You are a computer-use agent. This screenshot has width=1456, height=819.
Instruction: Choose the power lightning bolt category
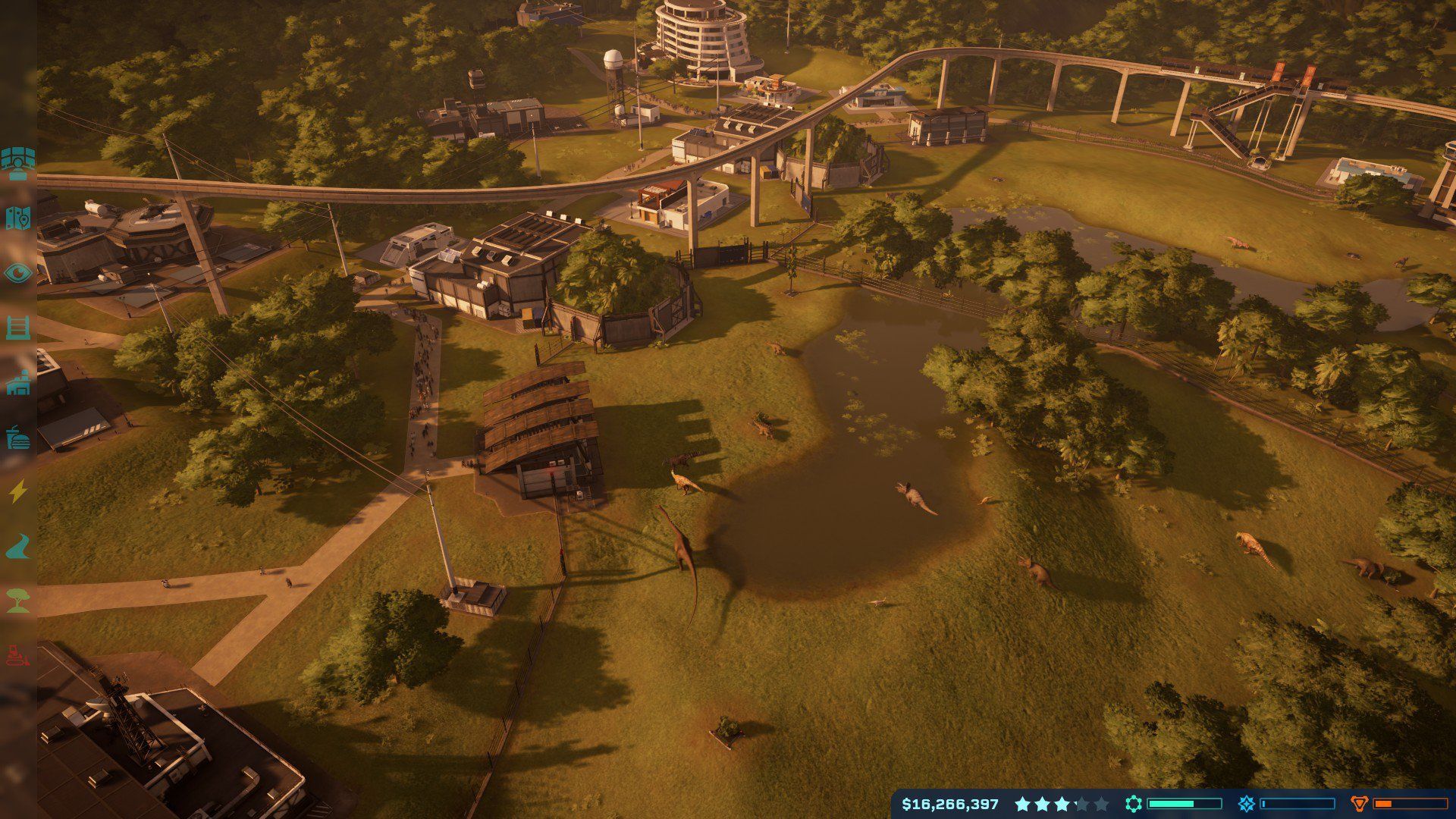point(17,492)
